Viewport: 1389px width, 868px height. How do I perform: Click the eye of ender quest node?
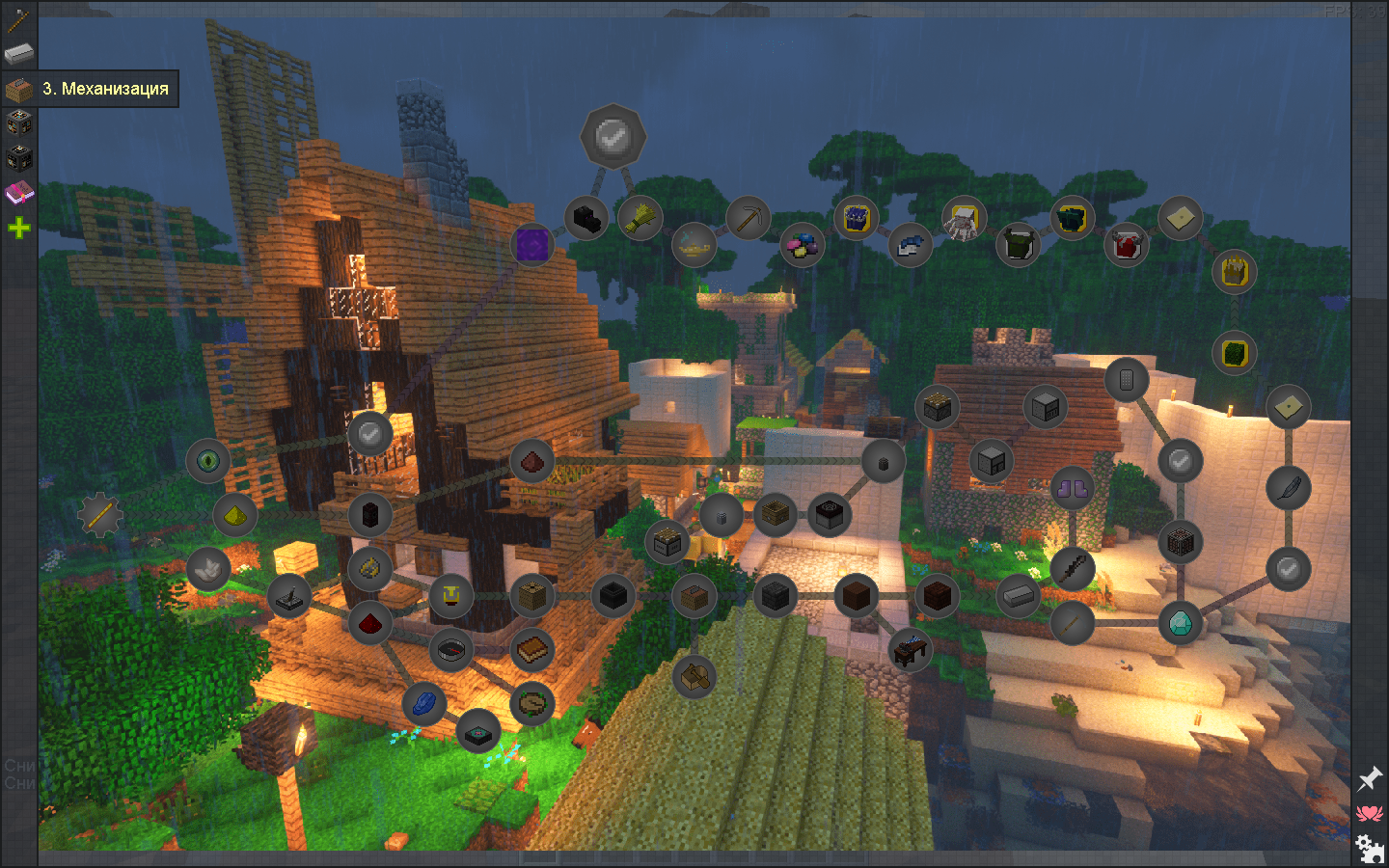(207, 460)
